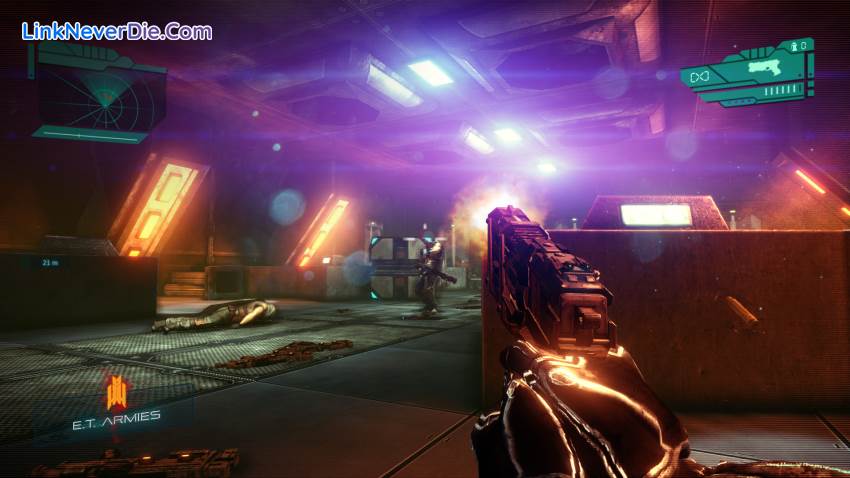This screenshot has height=478, width=850.
Task: Select the pistol weapon icon
Action: point(765,67)
